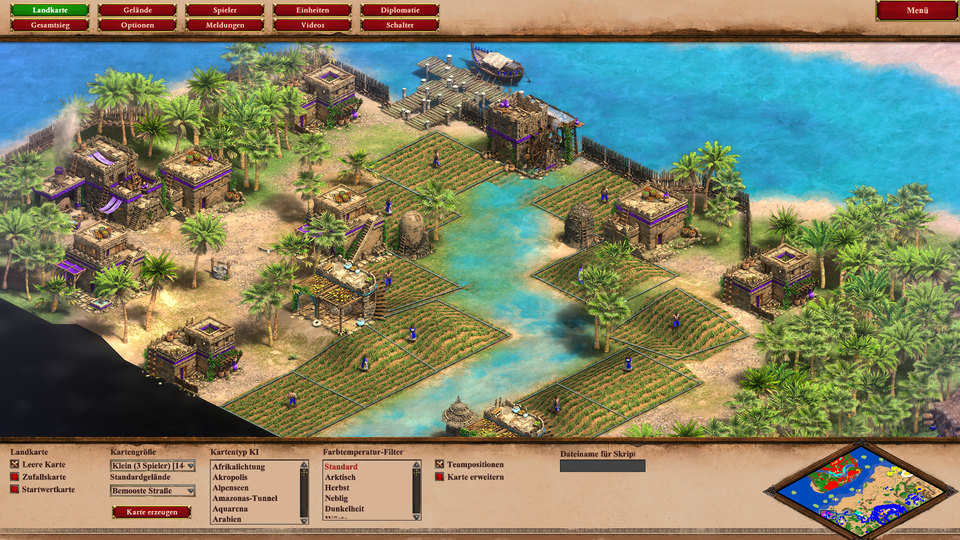Open the Gelände tab
960x540 pixels.
pos(138,10)
